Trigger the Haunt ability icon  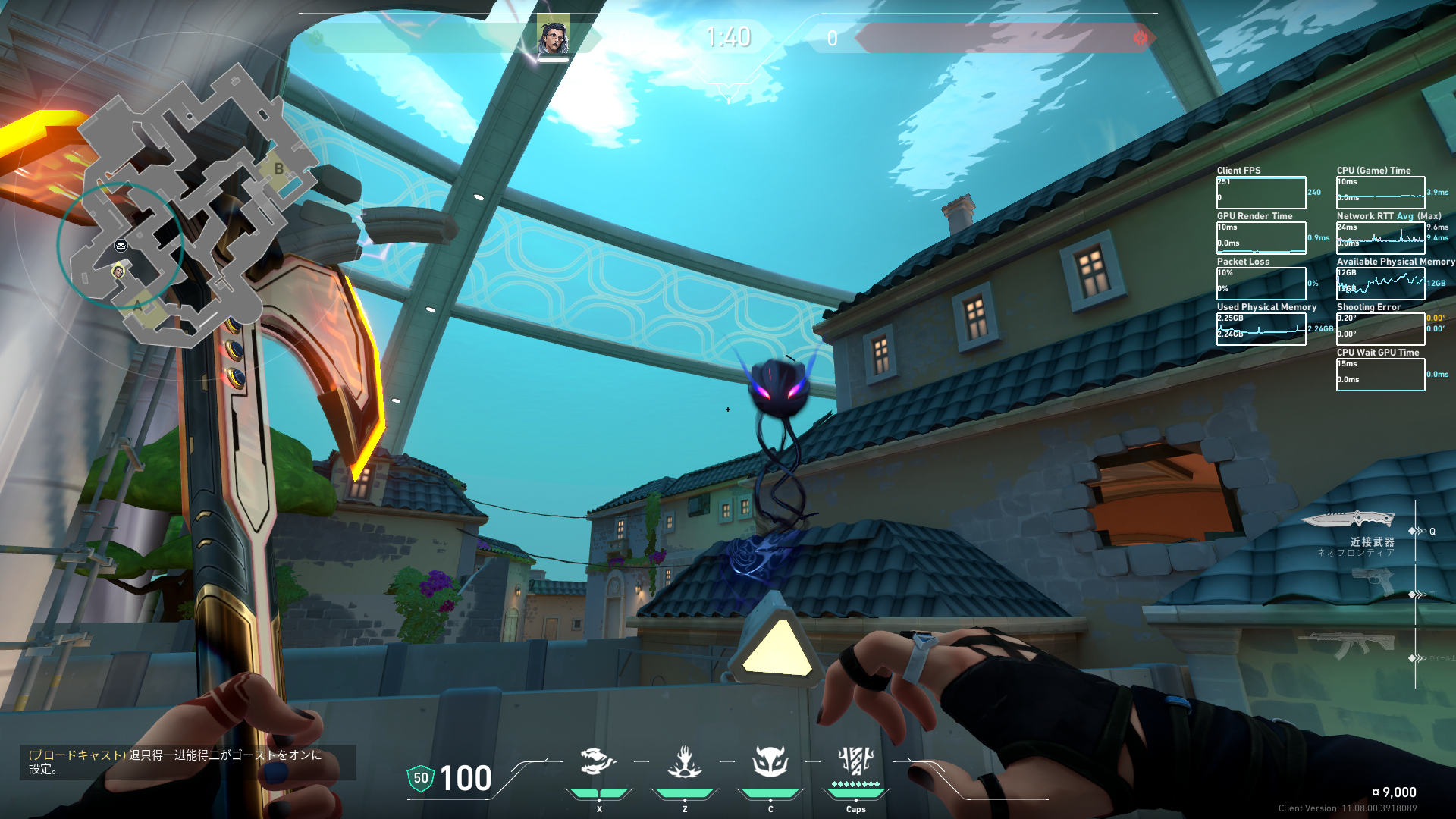[770, 762]
